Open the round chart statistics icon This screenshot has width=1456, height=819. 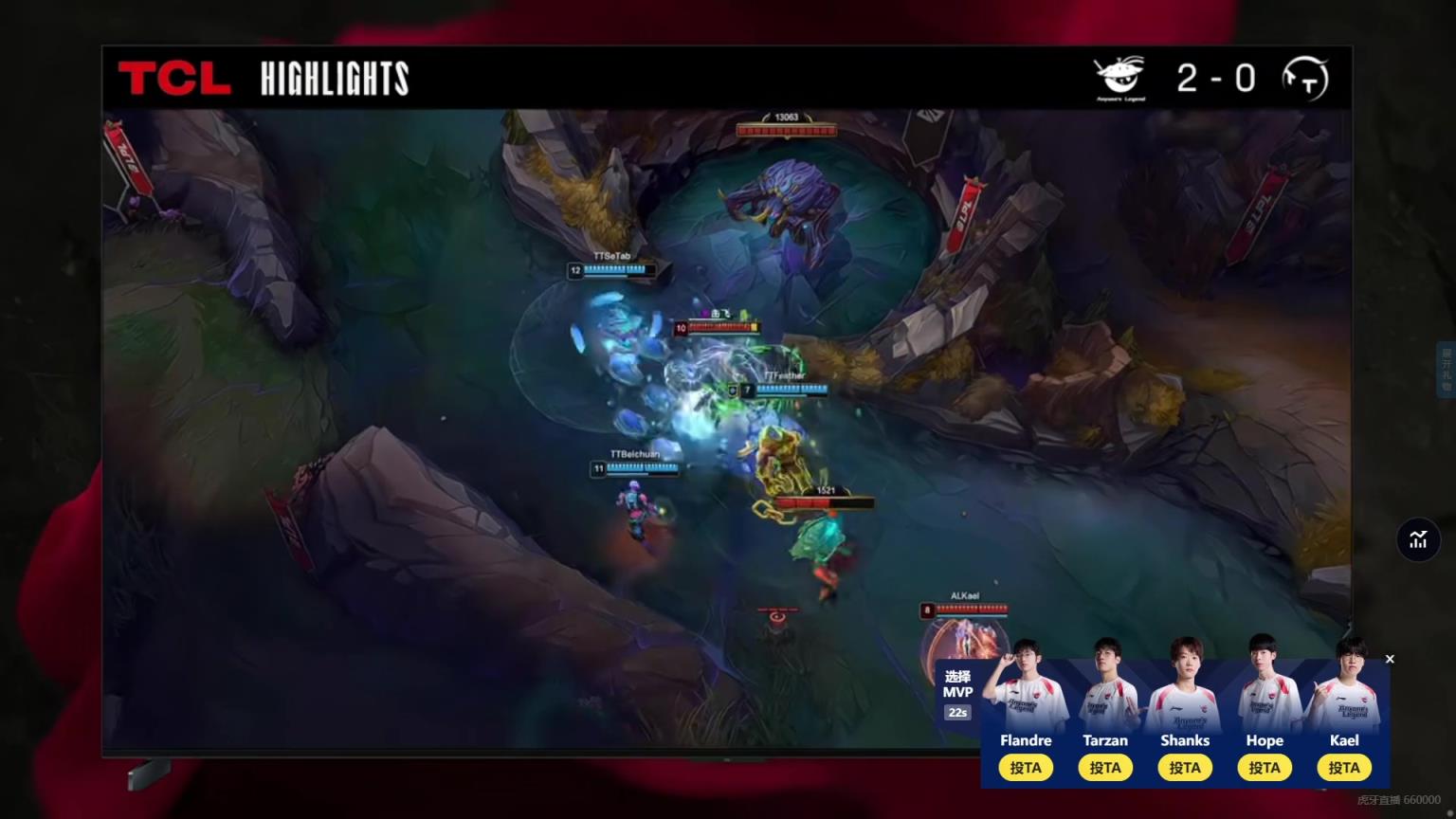pos(1418,539)
